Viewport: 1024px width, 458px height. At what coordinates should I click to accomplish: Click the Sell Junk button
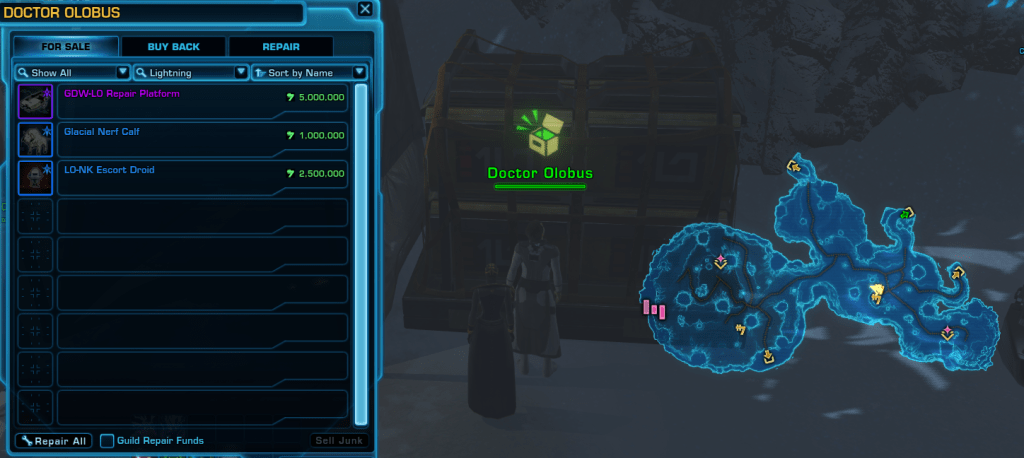pyautogui.click(x=339, y=441)
